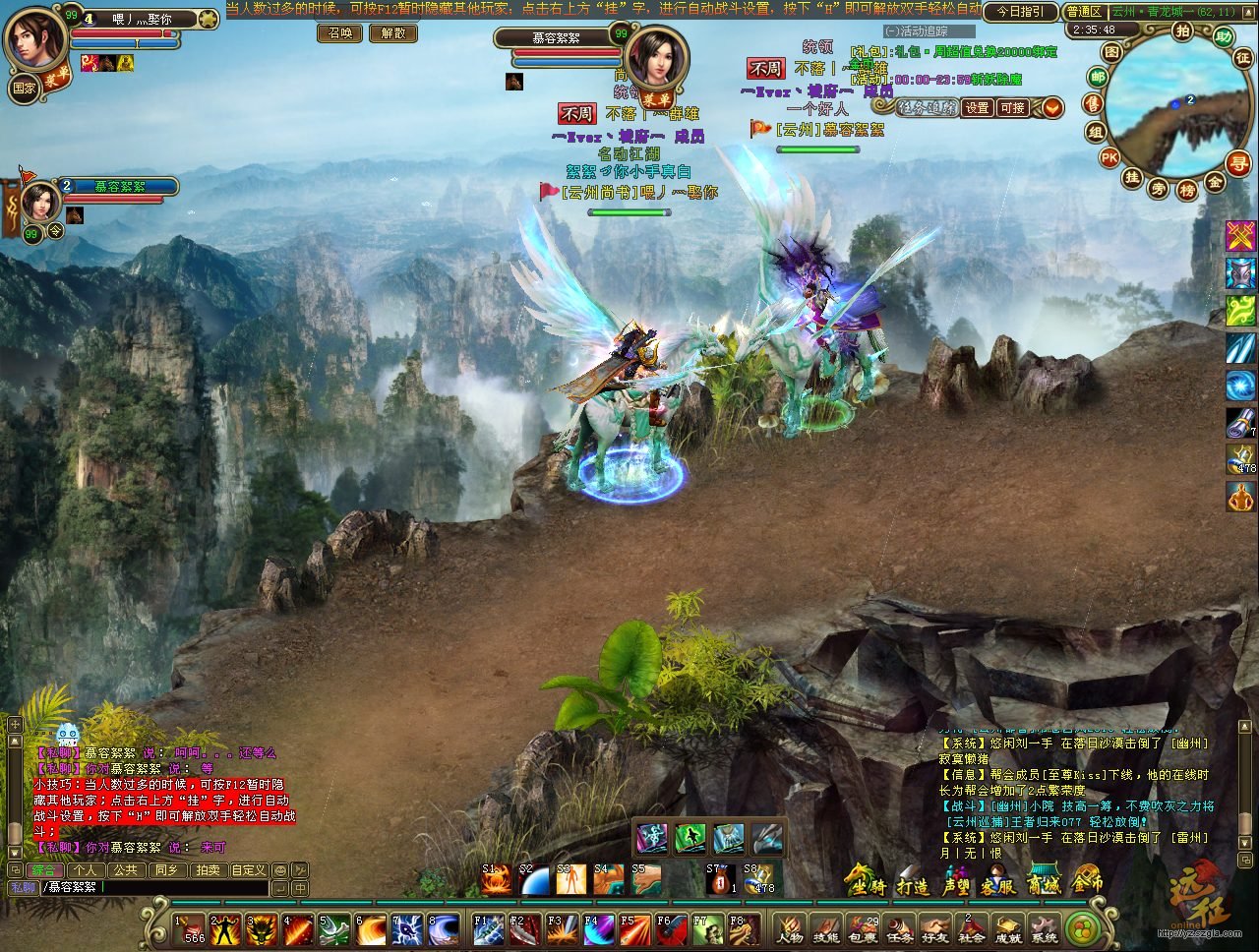Open the 今日指引 daily guide

[1020, 12]
